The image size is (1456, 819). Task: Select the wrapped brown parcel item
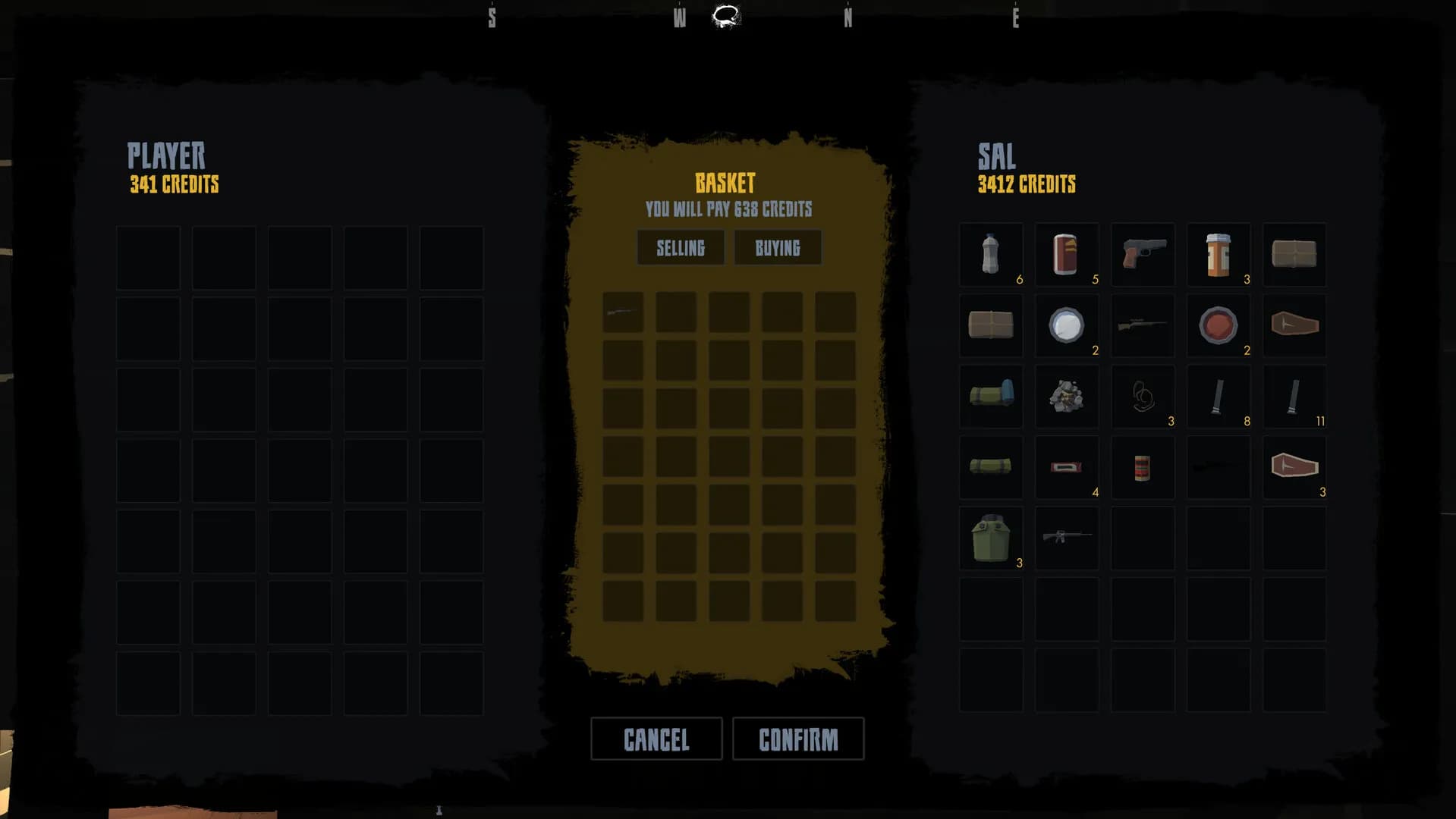1294,255
